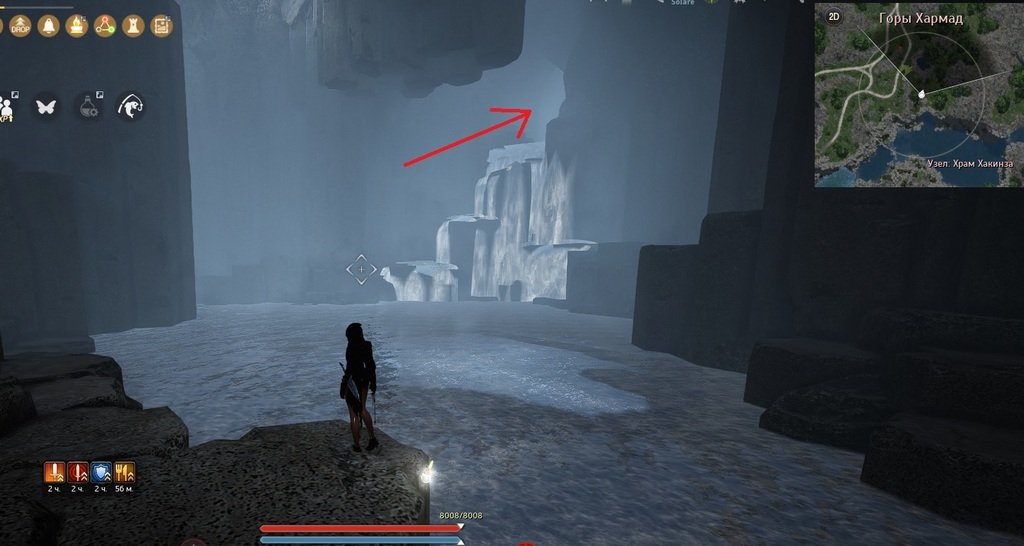Viewport: 1024px width, 546px height.
Task: Toggle the minimap 2D view button
Action: [835, 16]
